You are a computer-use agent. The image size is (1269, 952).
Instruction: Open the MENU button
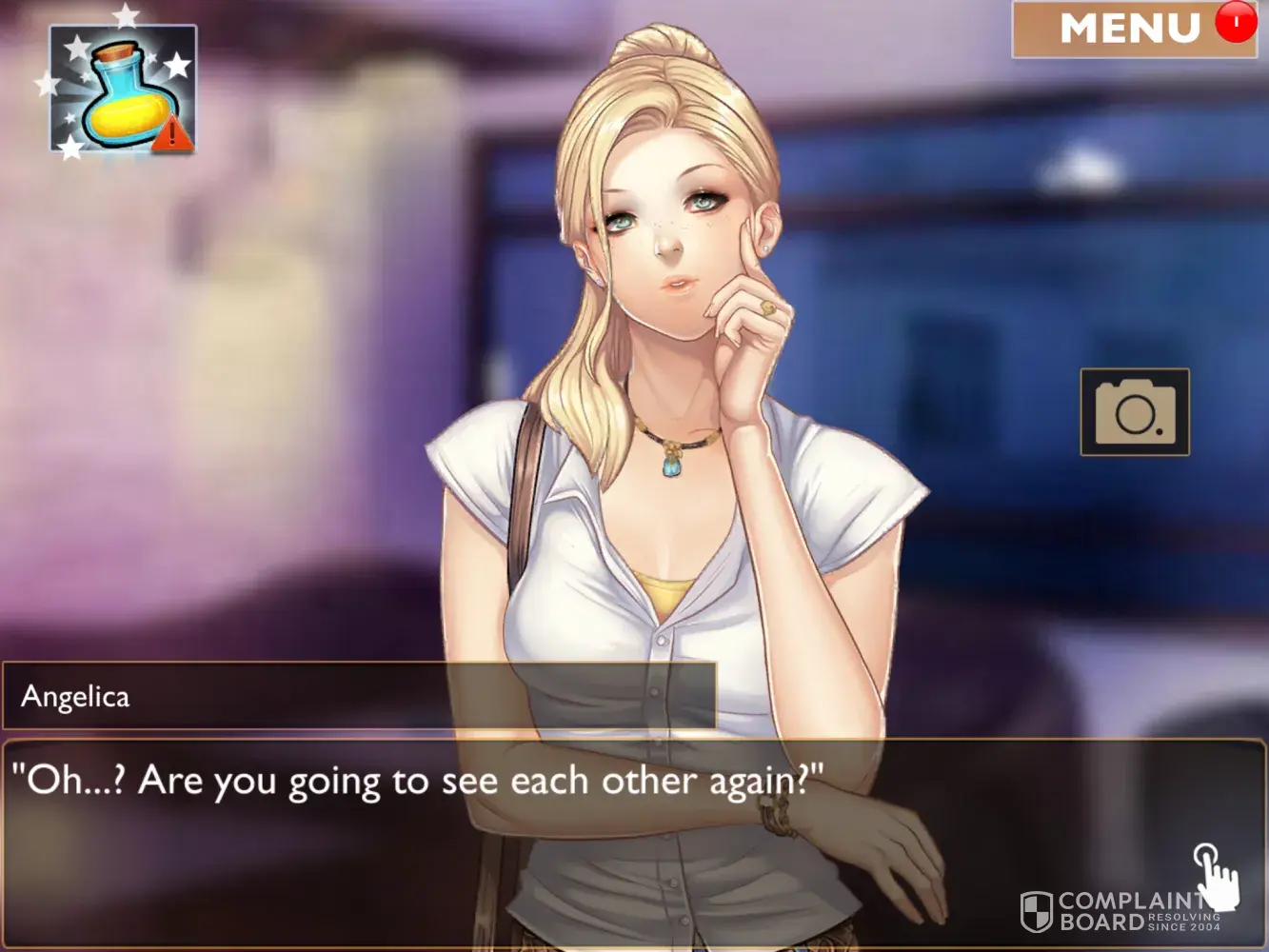(1131, 30)
